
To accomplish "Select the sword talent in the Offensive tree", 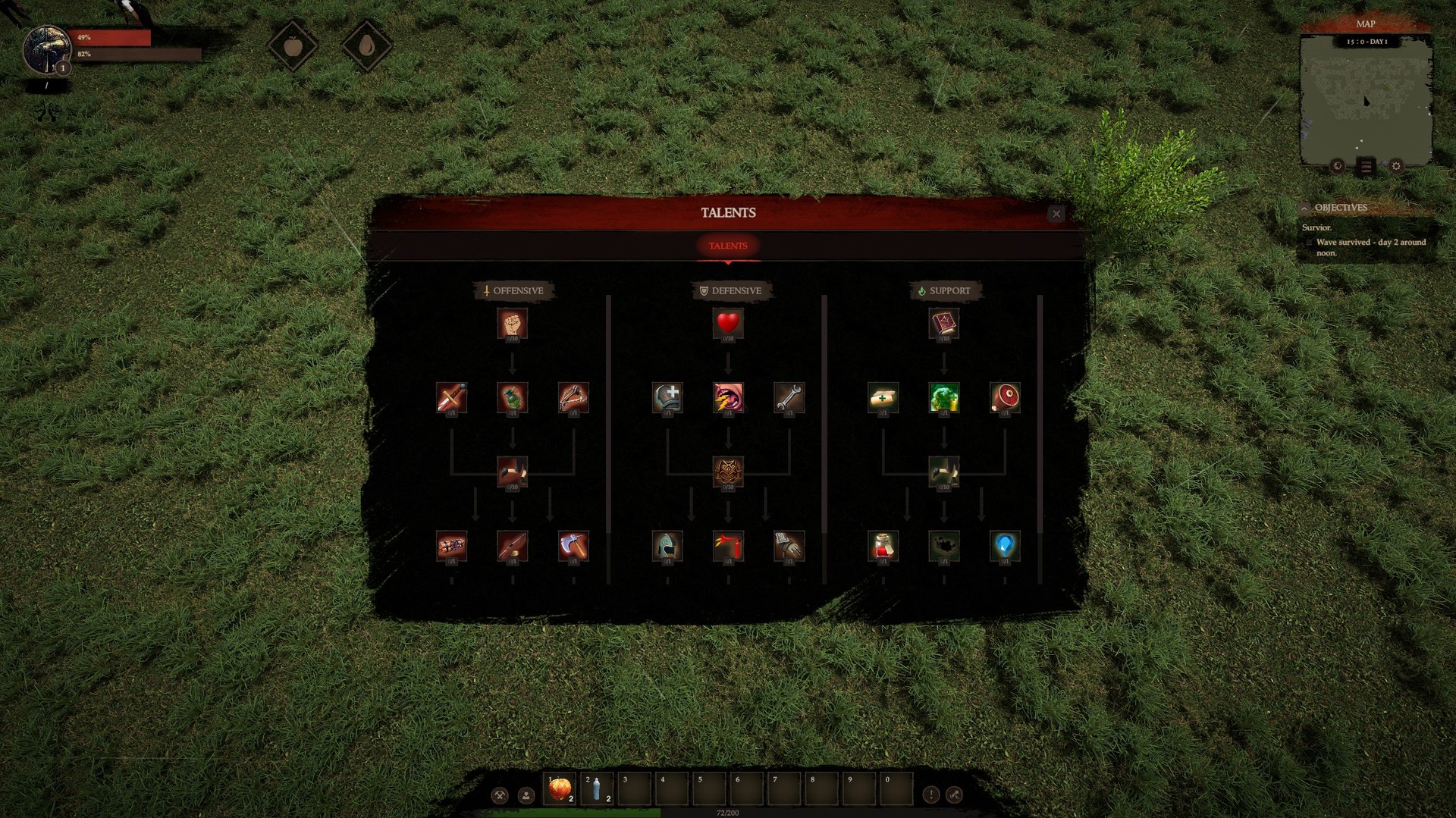I will 451,398.
